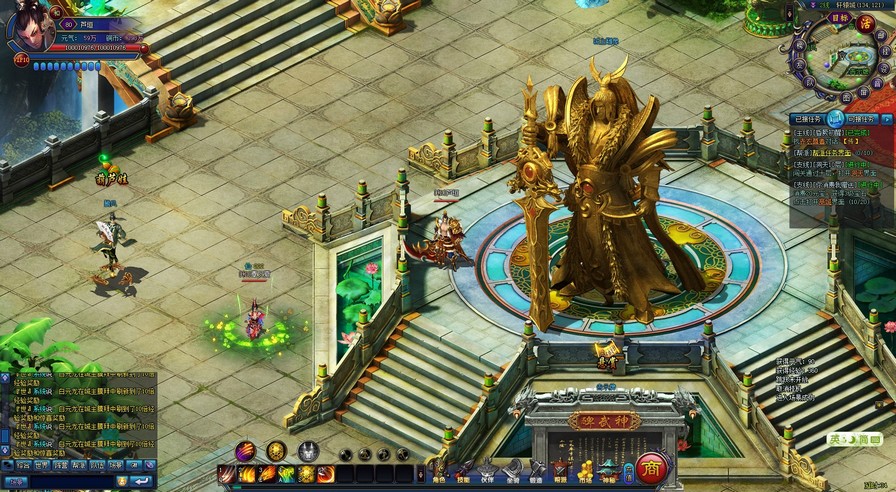Open the 技能 skills menu
896x492 pixels.
462,470
